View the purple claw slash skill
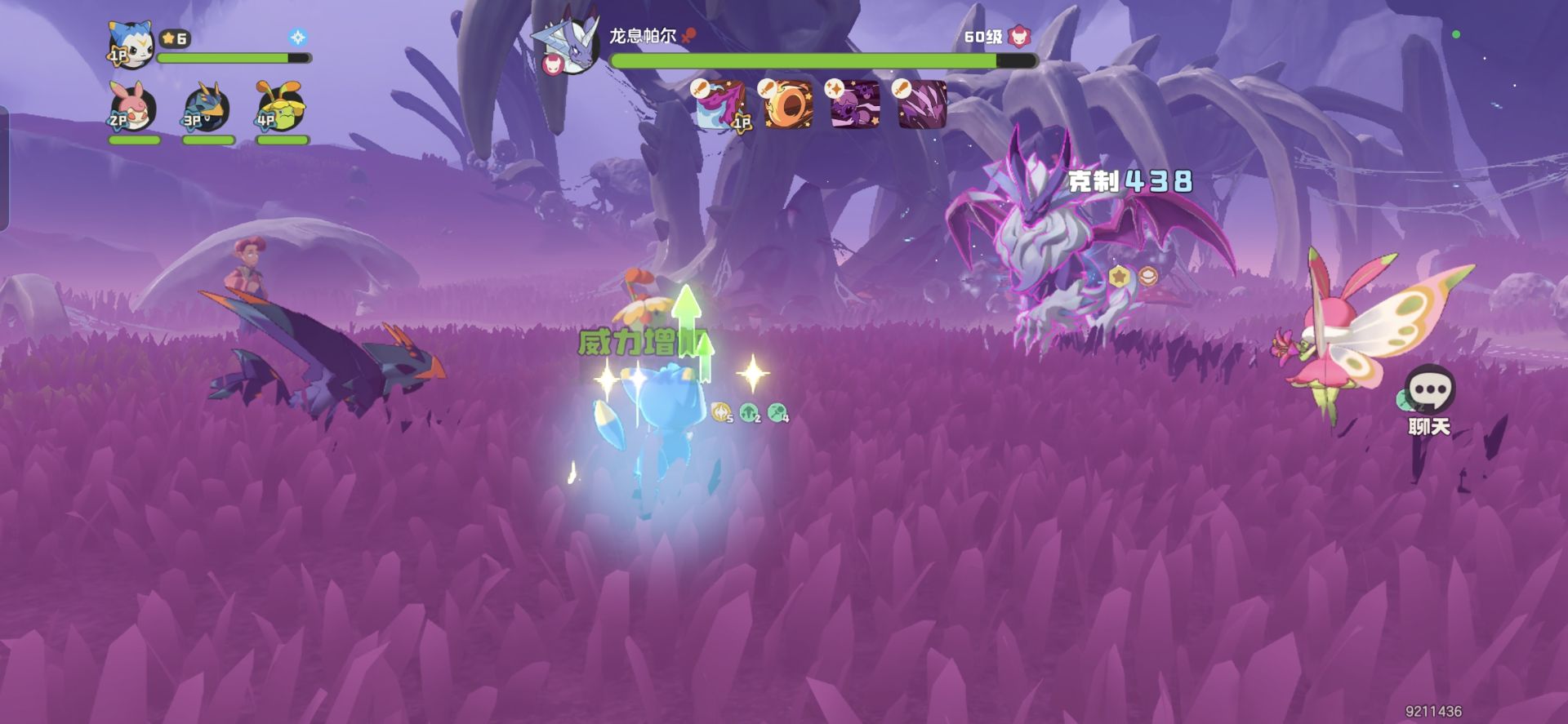Viewport: 1568px width, 724px height. coord(923,104)
